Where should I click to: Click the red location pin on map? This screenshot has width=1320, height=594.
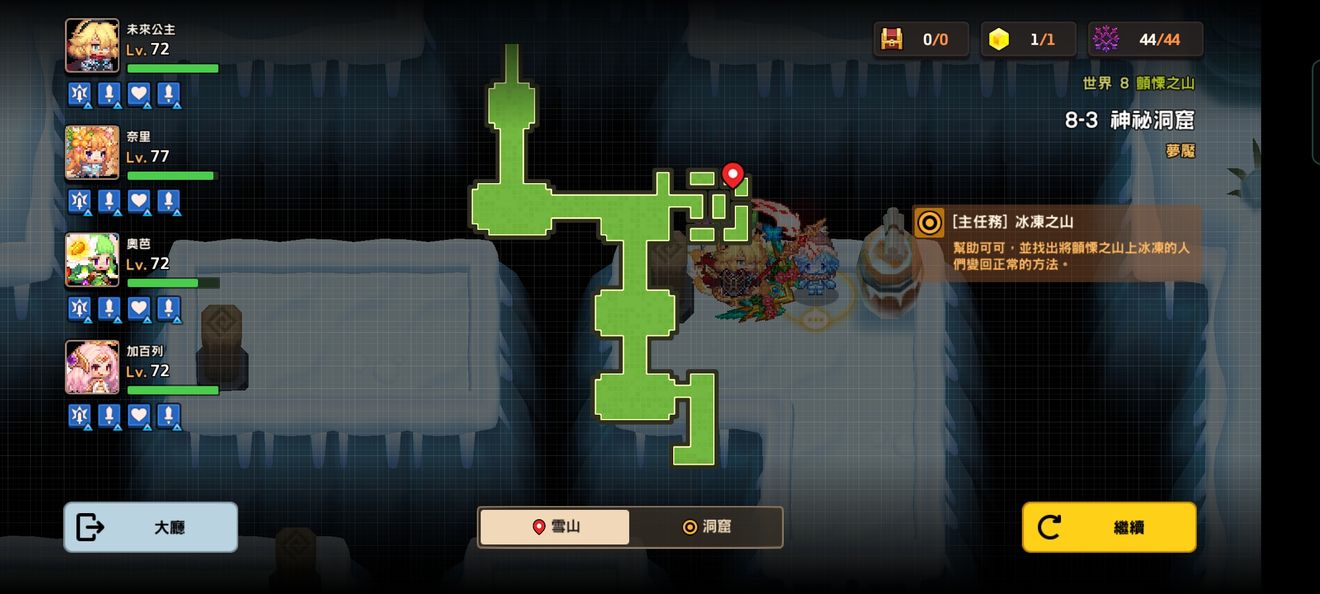click(733, 176)
